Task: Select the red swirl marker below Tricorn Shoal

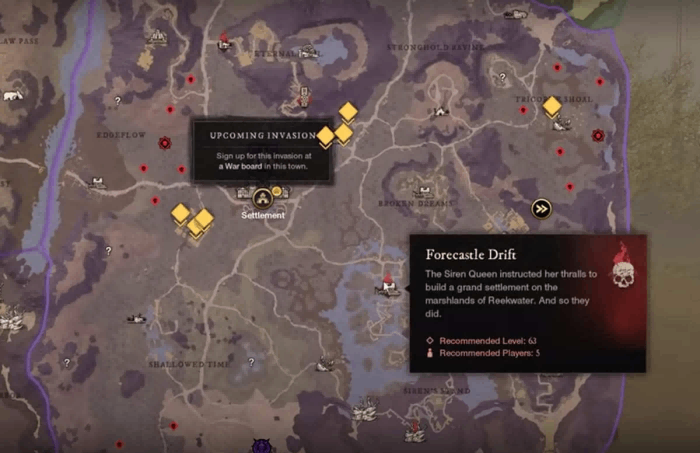Action: (x=598, y=135)
